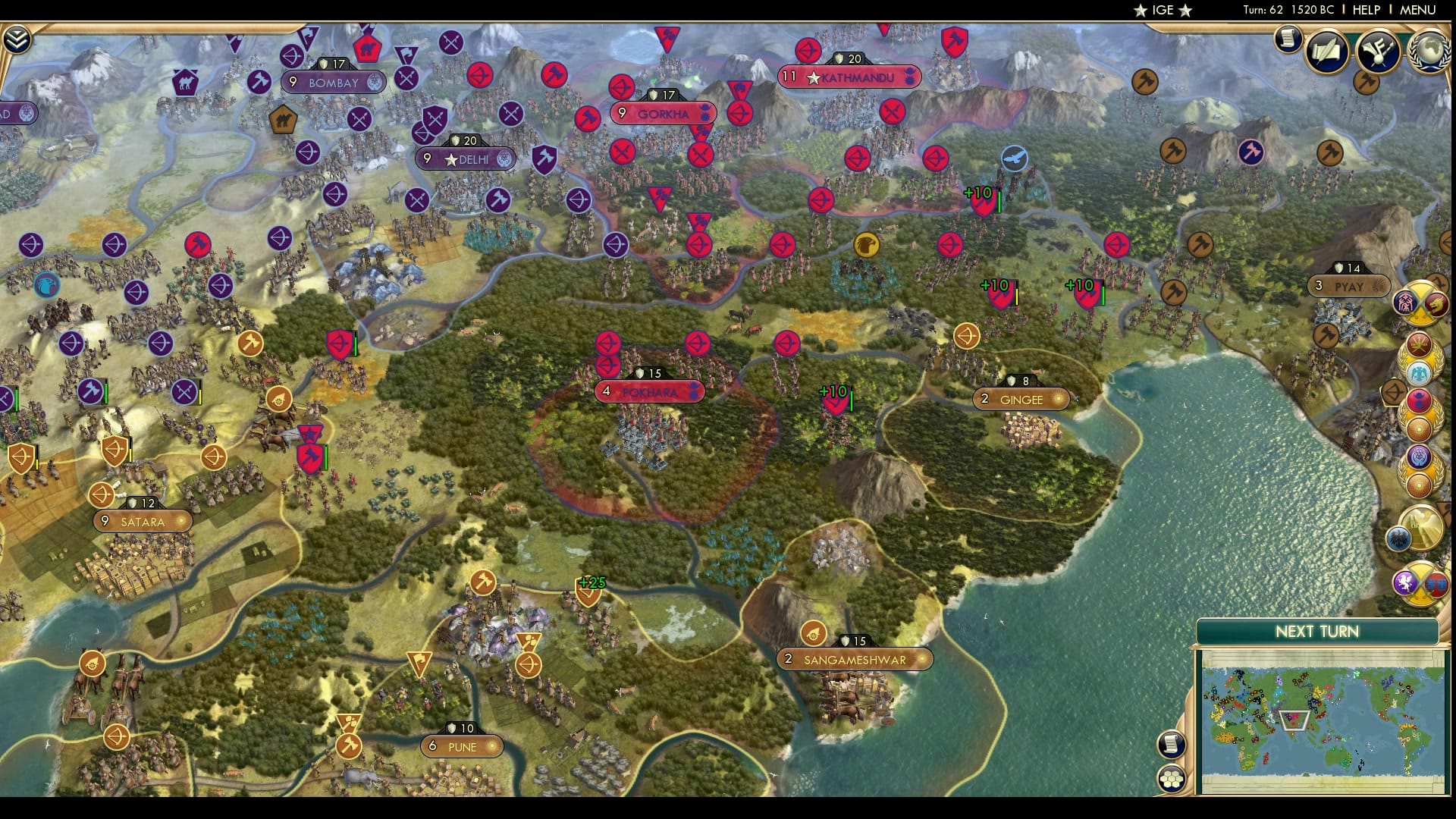Expand the Kathmandu city banner
Viewport: 1456px width, 819px height.
(848, 77)
